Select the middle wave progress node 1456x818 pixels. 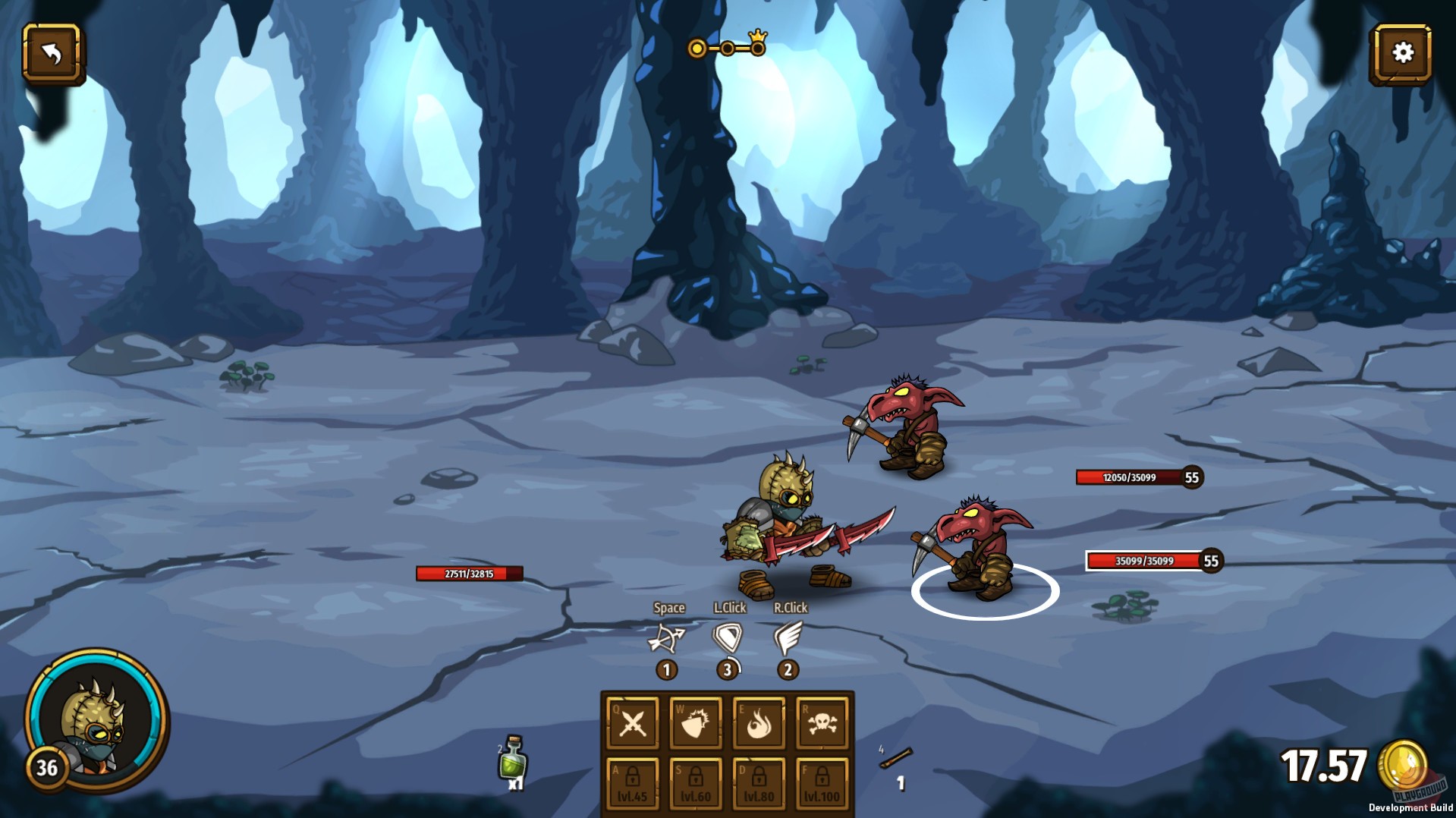click(x=728, y=47)
